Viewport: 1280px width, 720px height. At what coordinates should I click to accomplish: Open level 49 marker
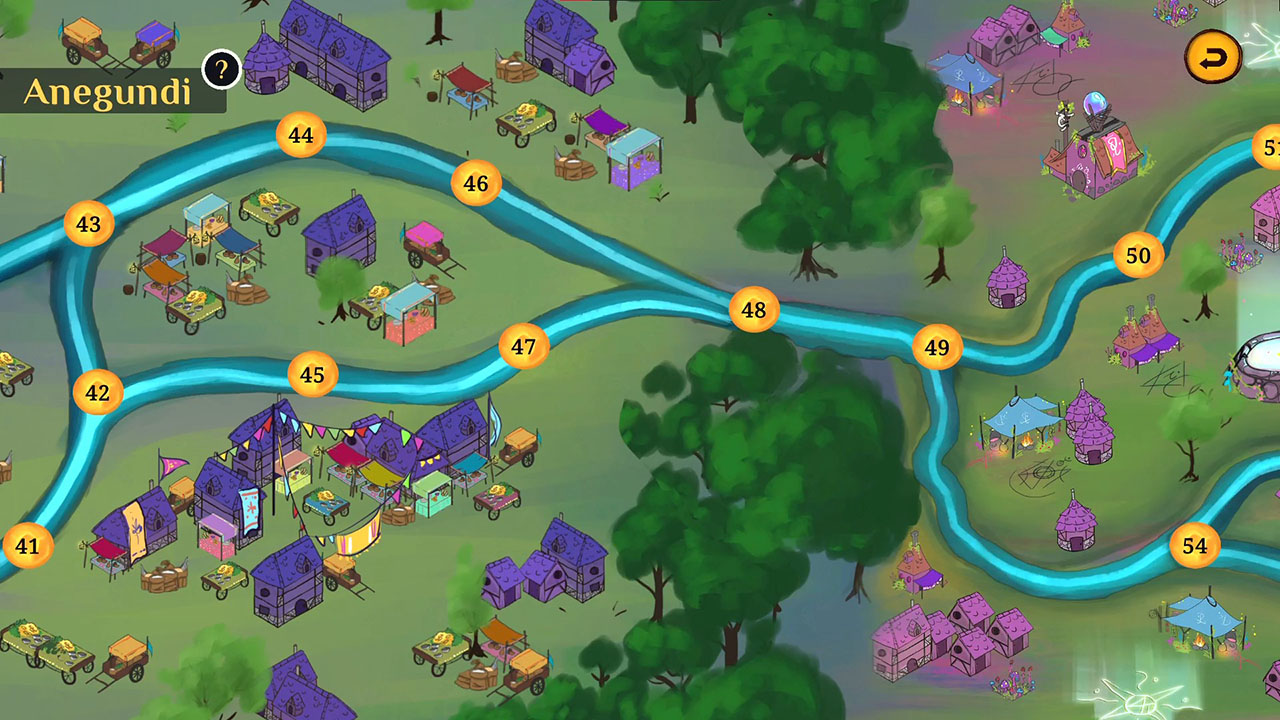coord(937,348)
